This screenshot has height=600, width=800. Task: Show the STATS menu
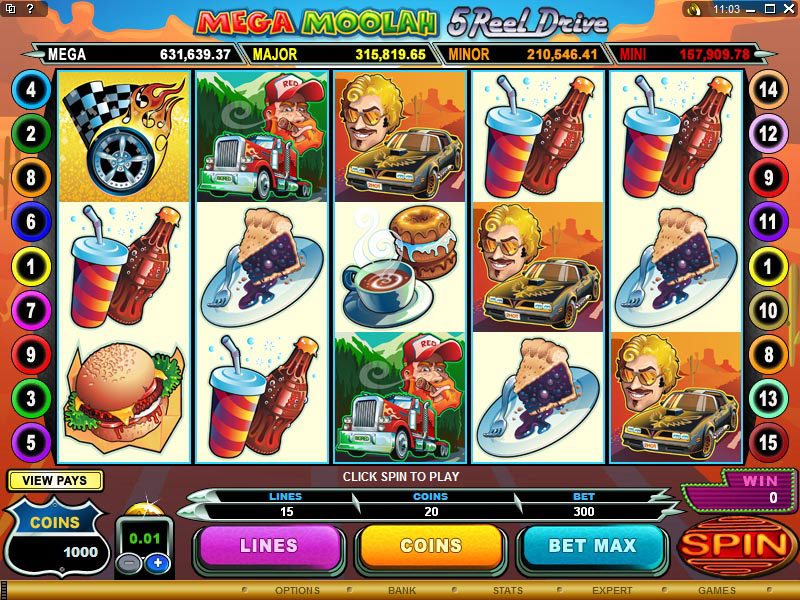pyautogui.click(x=509, y=591)
